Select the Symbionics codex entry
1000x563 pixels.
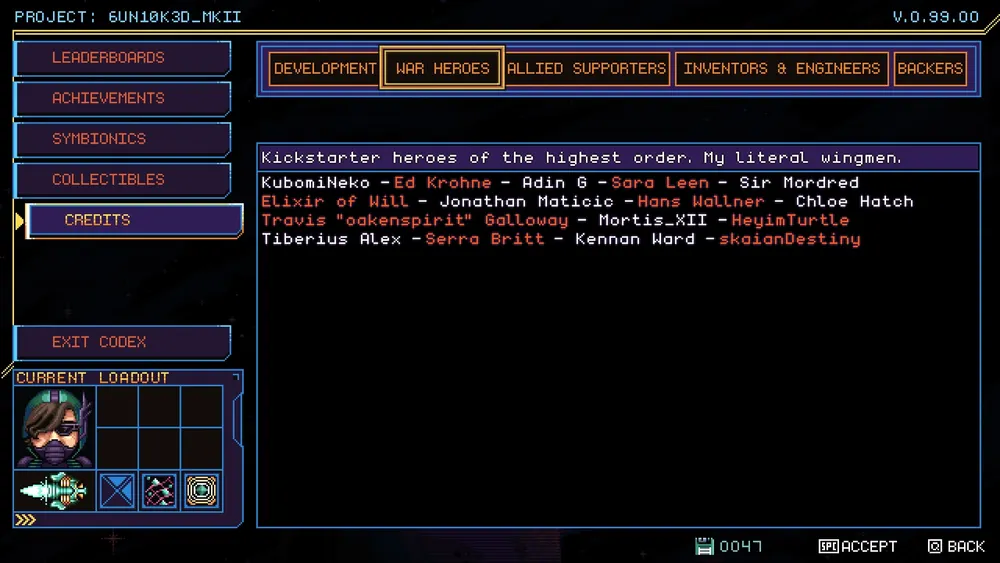[121, 139]
